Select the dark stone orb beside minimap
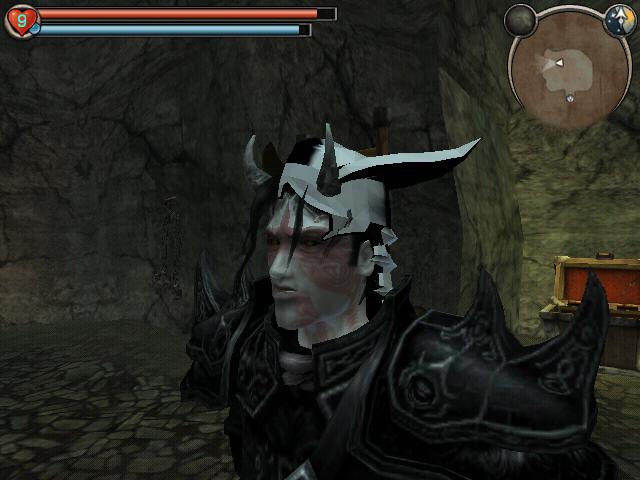The image size is (640, 480). click(519, 18)
